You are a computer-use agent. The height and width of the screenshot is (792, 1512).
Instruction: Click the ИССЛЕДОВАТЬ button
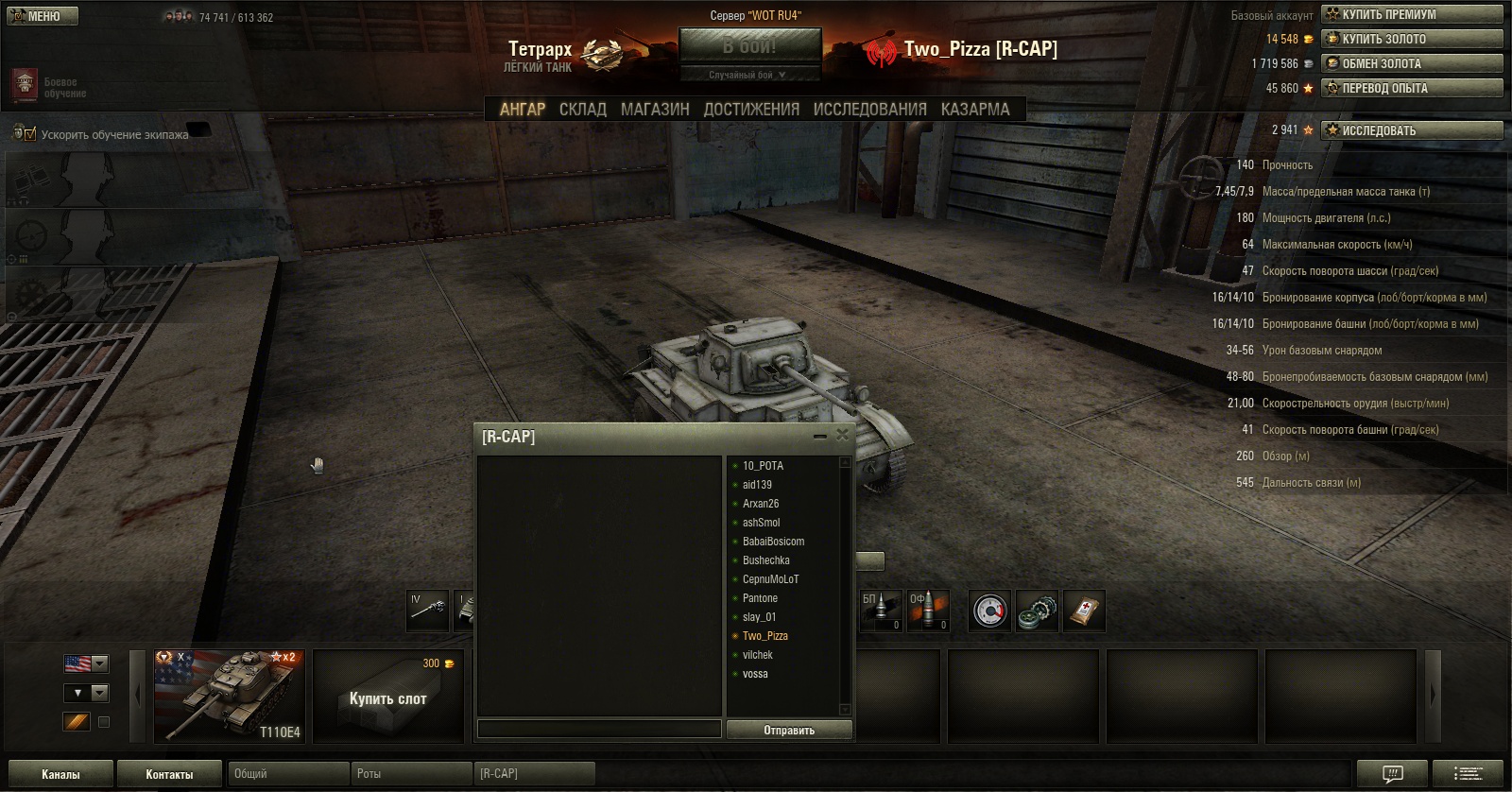tap(1412, 130)
